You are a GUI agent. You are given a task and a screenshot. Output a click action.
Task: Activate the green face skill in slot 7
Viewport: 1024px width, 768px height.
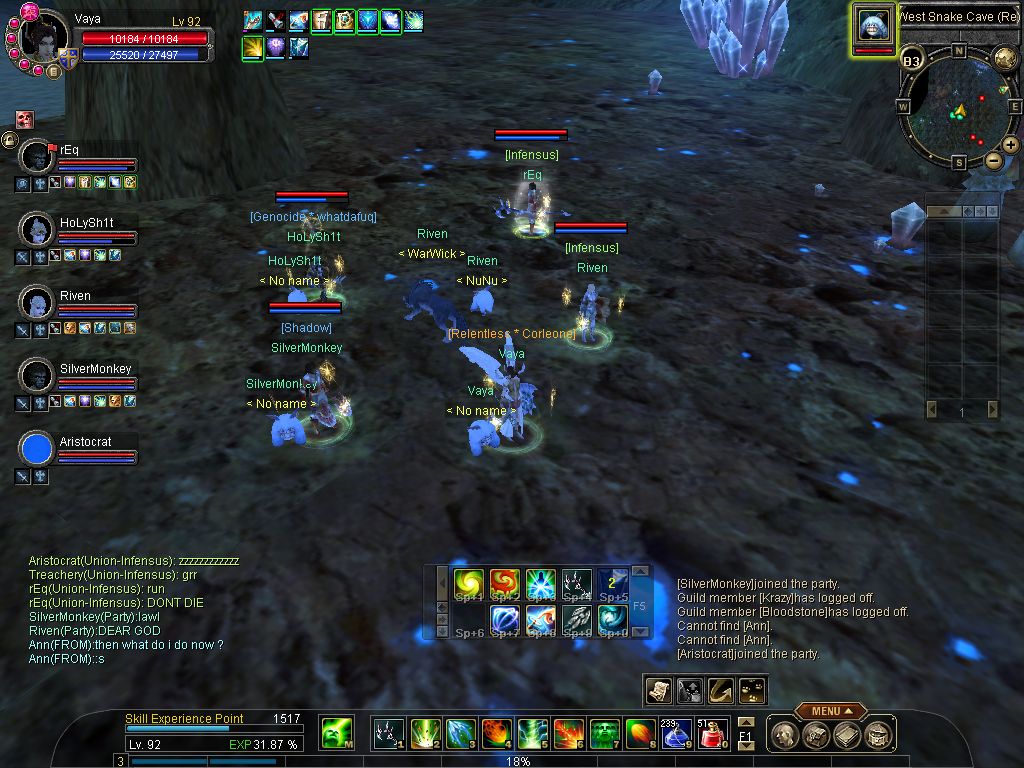(604, 734)
